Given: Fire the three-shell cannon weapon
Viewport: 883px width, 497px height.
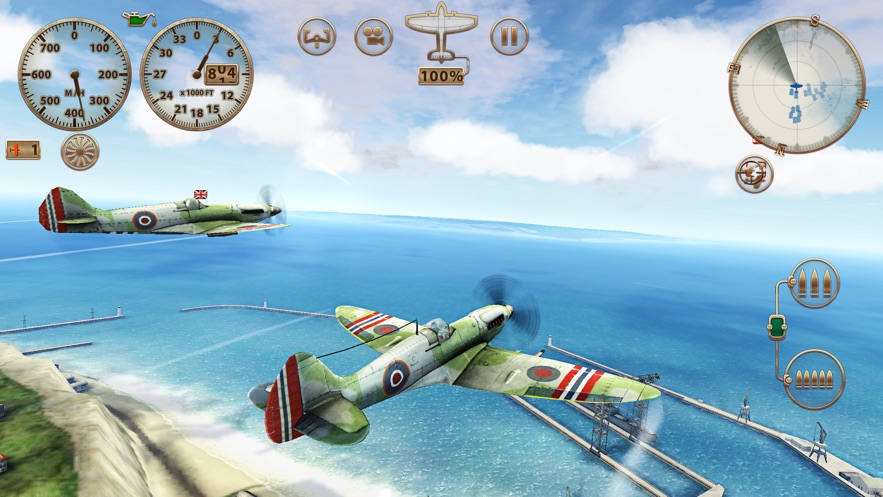Looking at the screenshot, I should point(814,284).
